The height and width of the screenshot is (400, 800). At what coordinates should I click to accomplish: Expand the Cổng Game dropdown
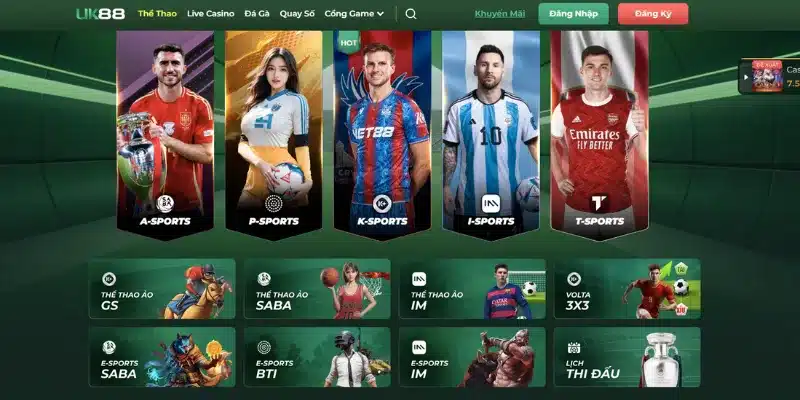tap(354, 14)
